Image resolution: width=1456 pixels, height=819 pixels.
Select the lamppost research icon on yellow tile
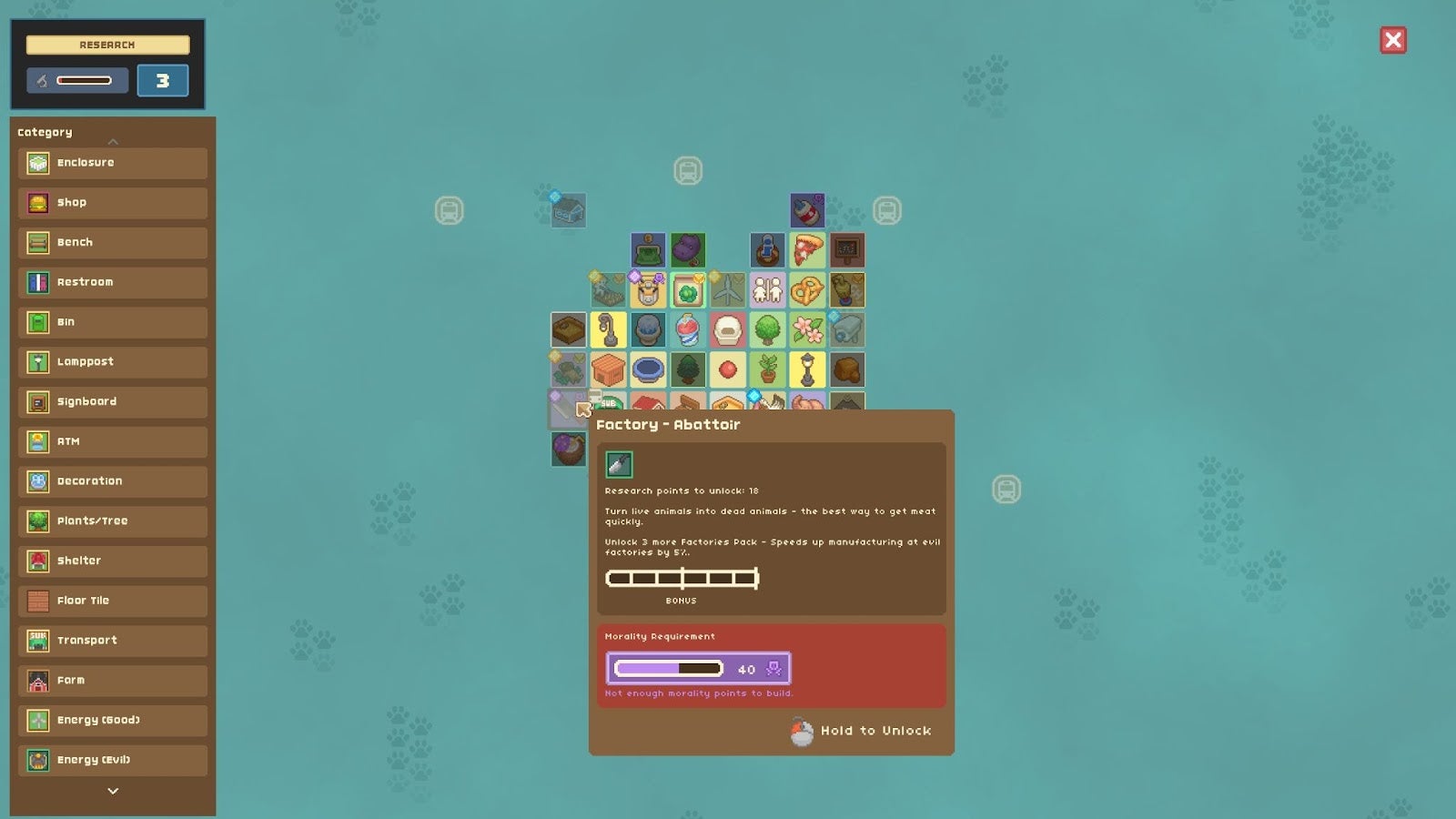click(807, 368)
